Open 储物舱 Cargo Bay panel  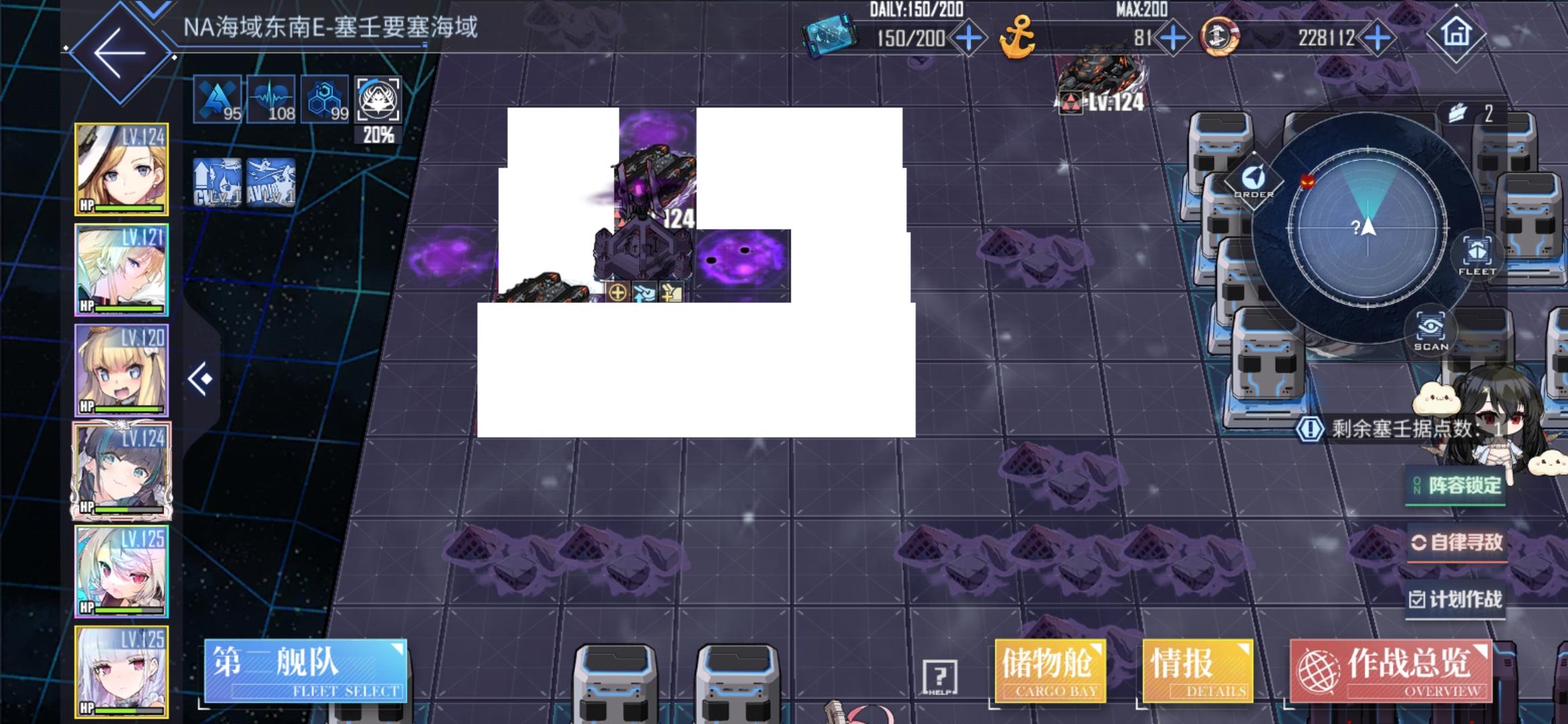pyautogui.click(x=1049, y=672)
